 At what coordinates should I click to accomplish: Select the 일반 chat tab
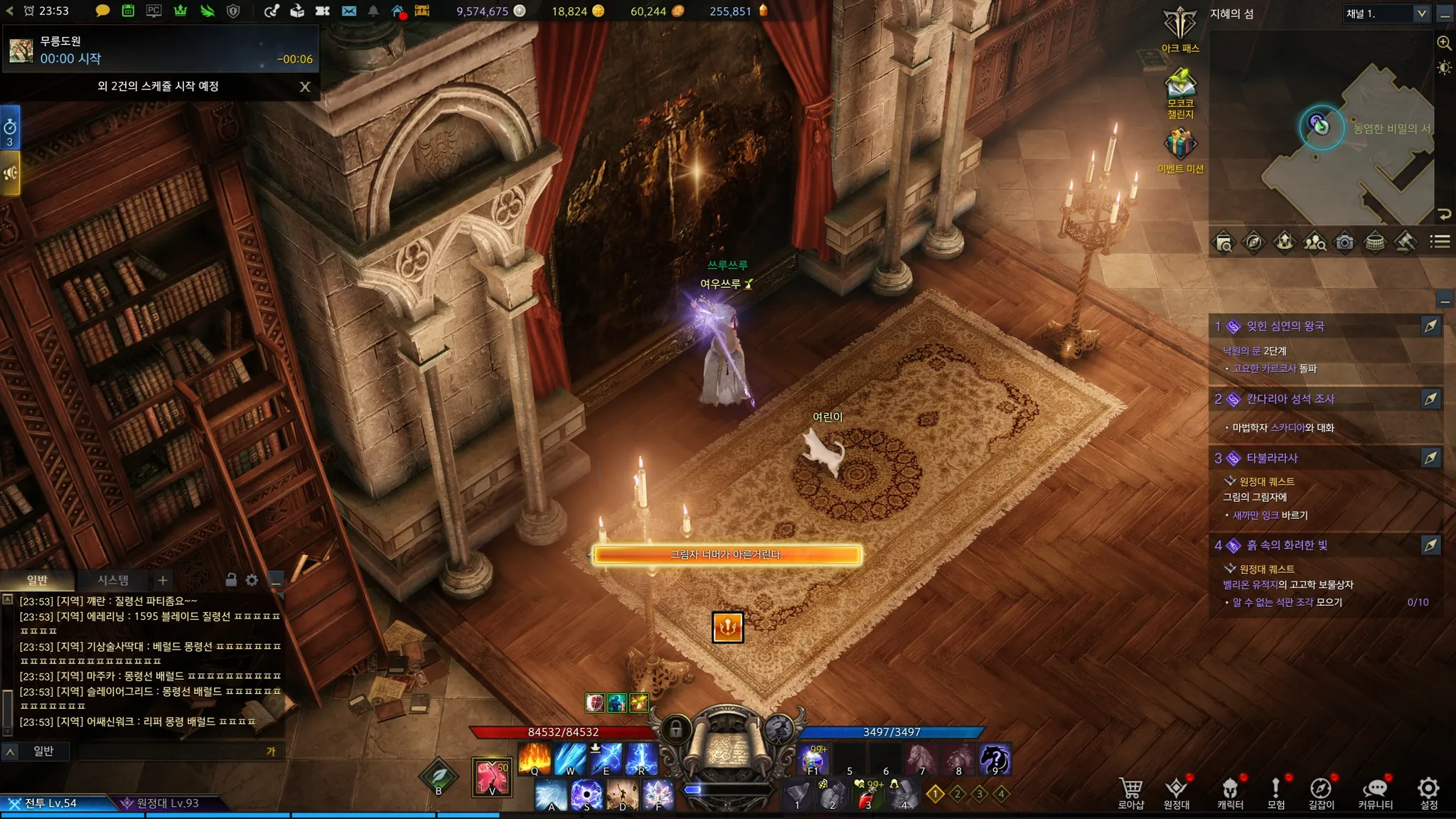(x=37, y=580)
